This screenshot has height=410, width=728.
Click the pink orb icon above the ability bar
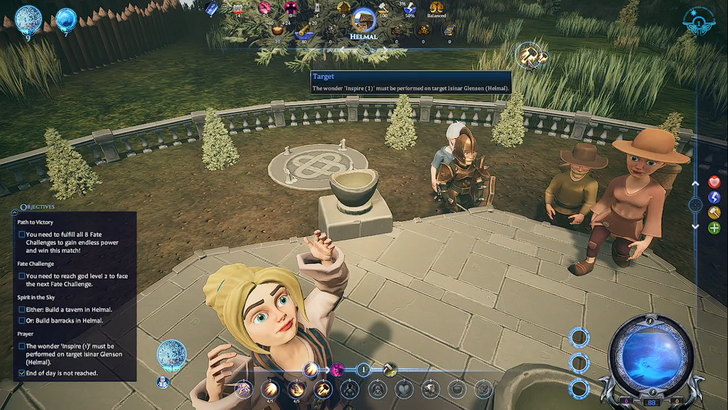coord(337,369)
